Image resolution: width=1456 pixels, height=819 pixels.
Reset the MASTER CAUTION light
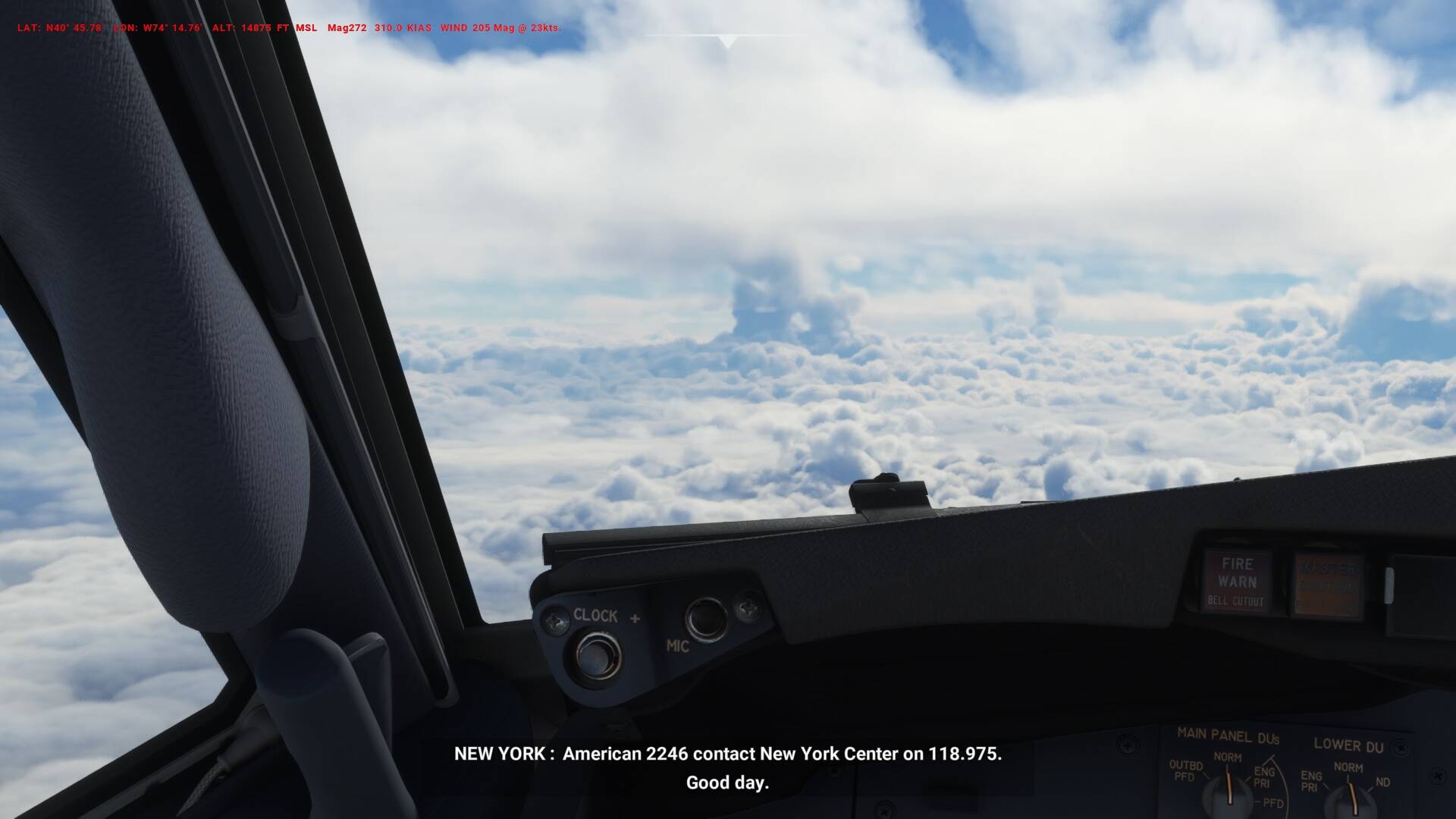[x=1328, y=585]
